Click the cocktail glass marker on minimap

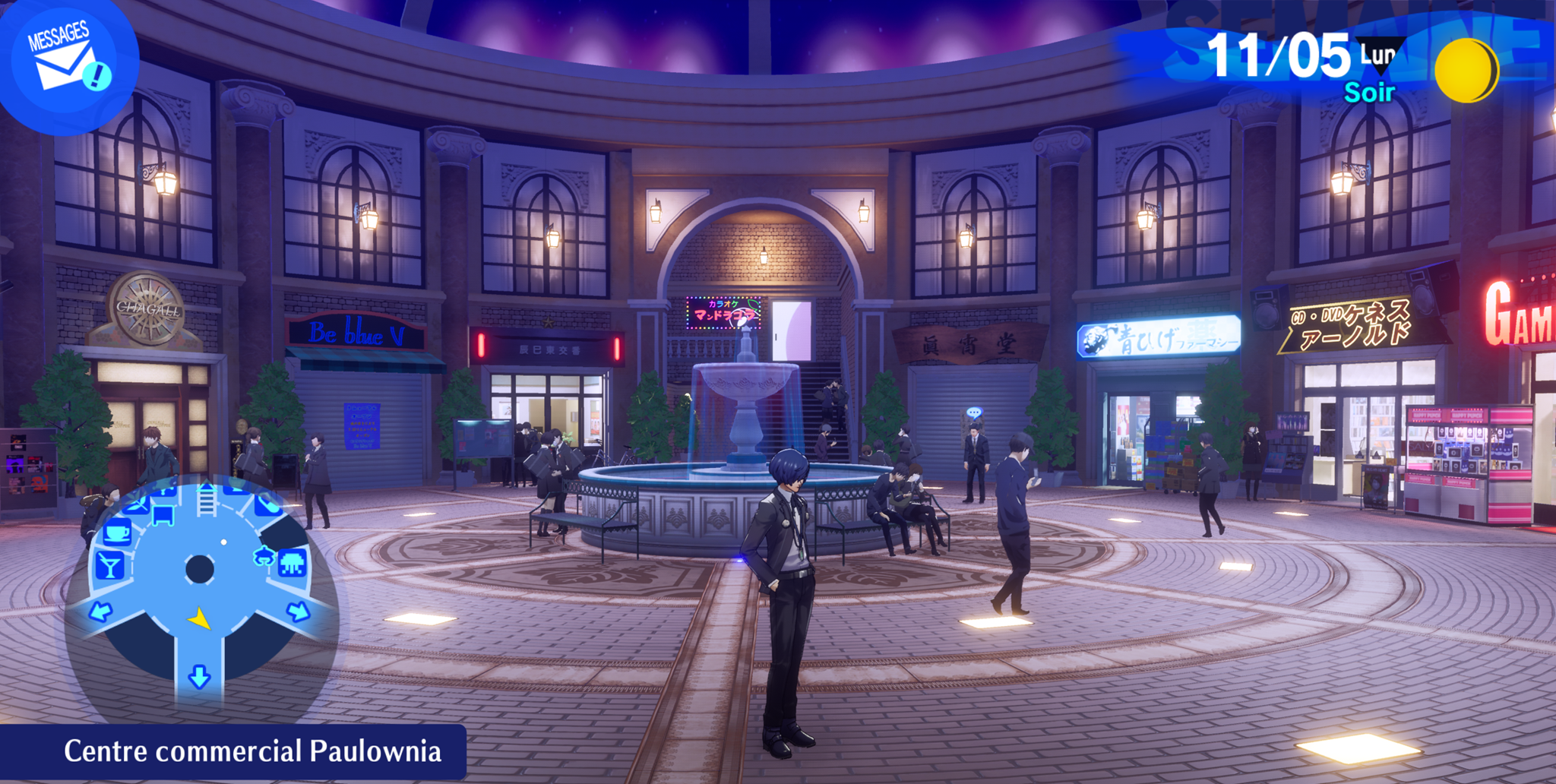(x=110, y=566)
